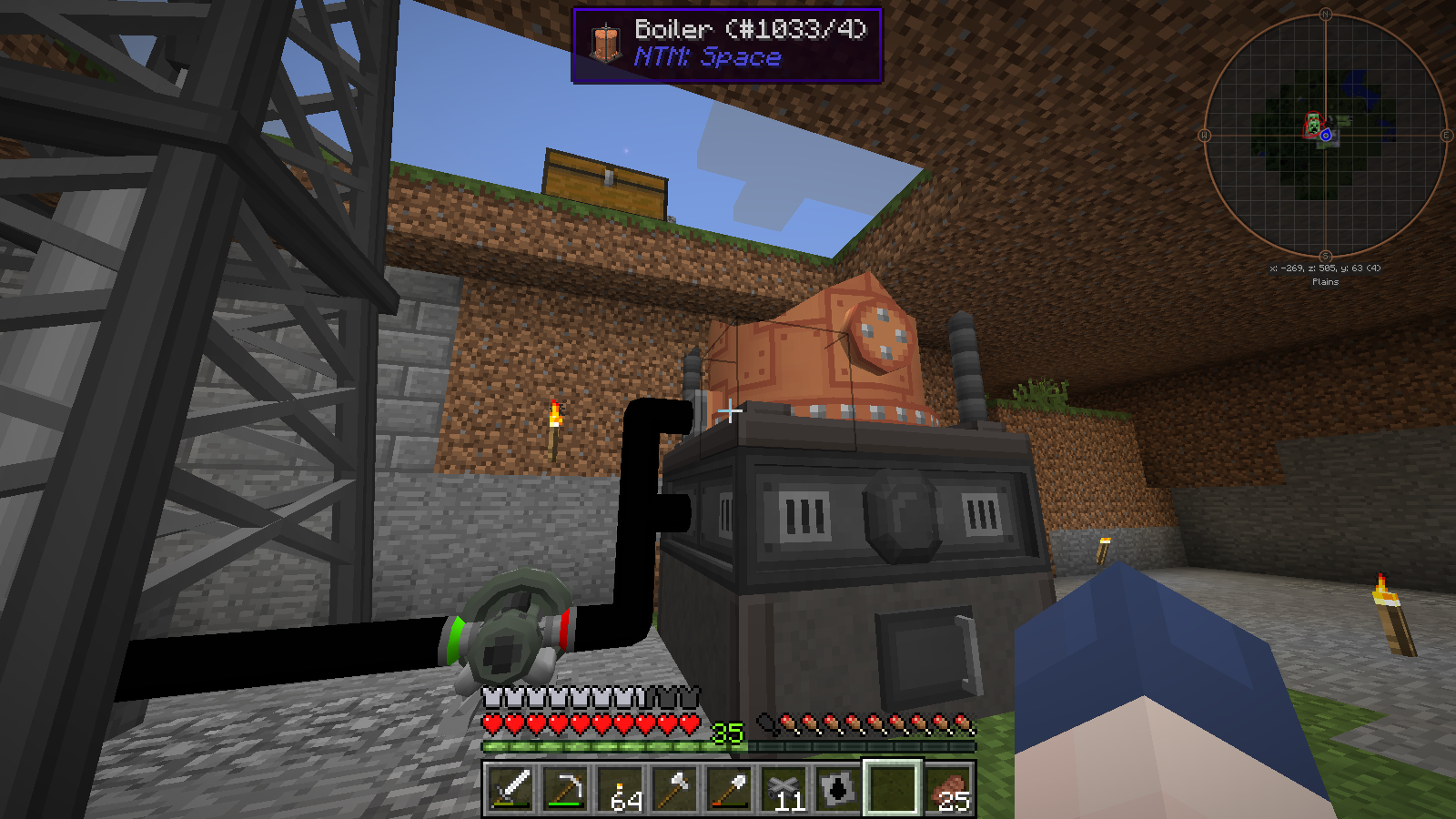
Task: Select the fluid identifier with black droplet
Action: pyautogui.click(x=838, y=788)
